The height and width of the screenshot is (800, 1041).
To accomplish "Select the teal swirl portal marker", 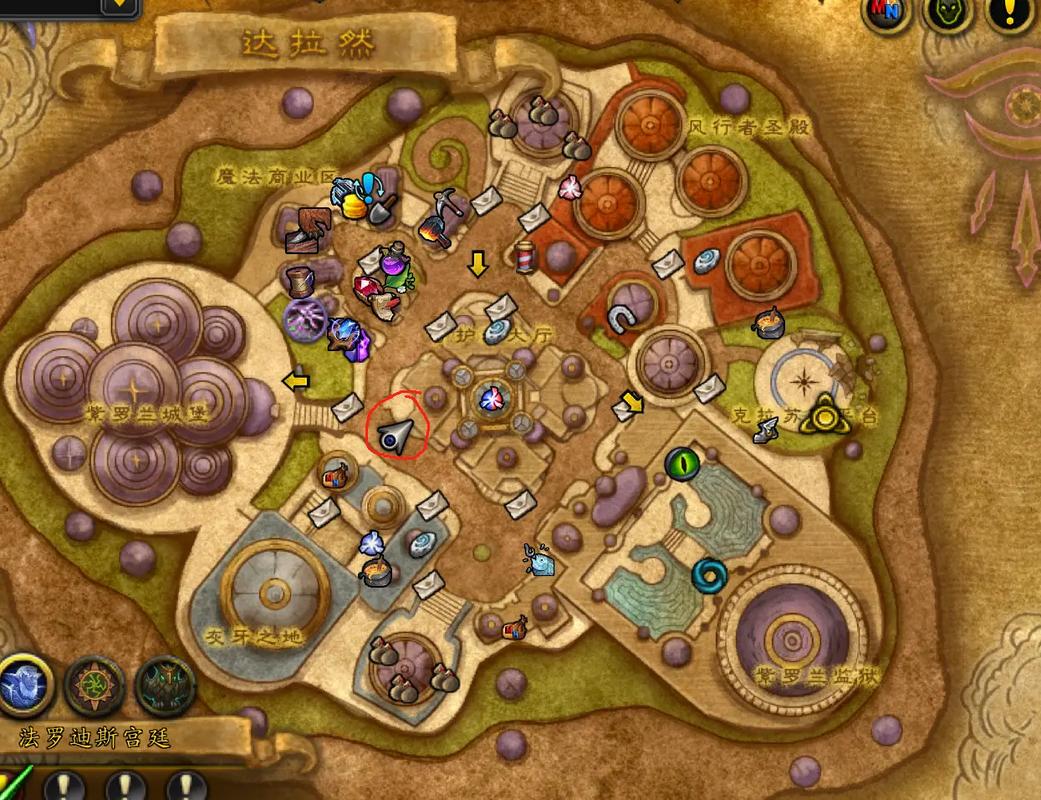I will click(710, 574).
